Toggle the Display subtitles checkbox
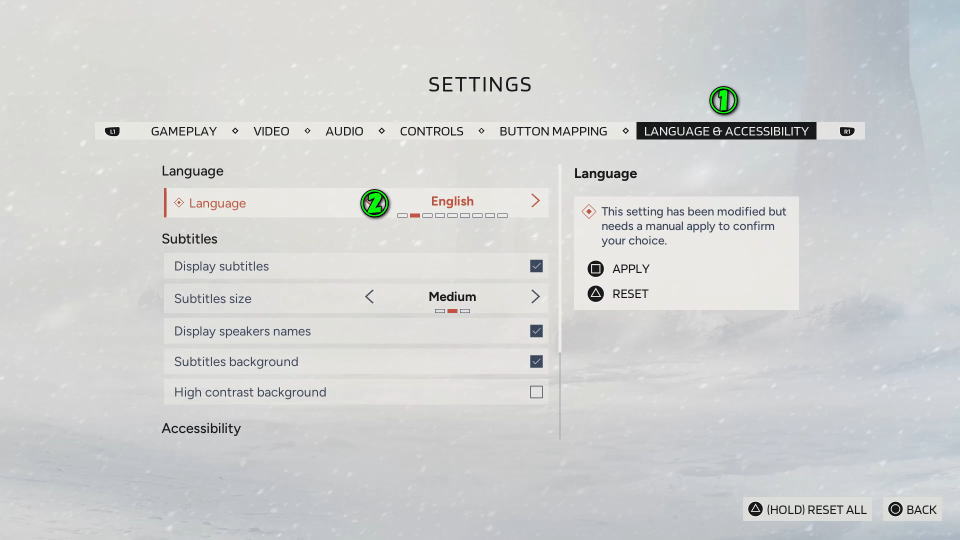The width and height of the screenshot is (960, 540). coord(536,266)
